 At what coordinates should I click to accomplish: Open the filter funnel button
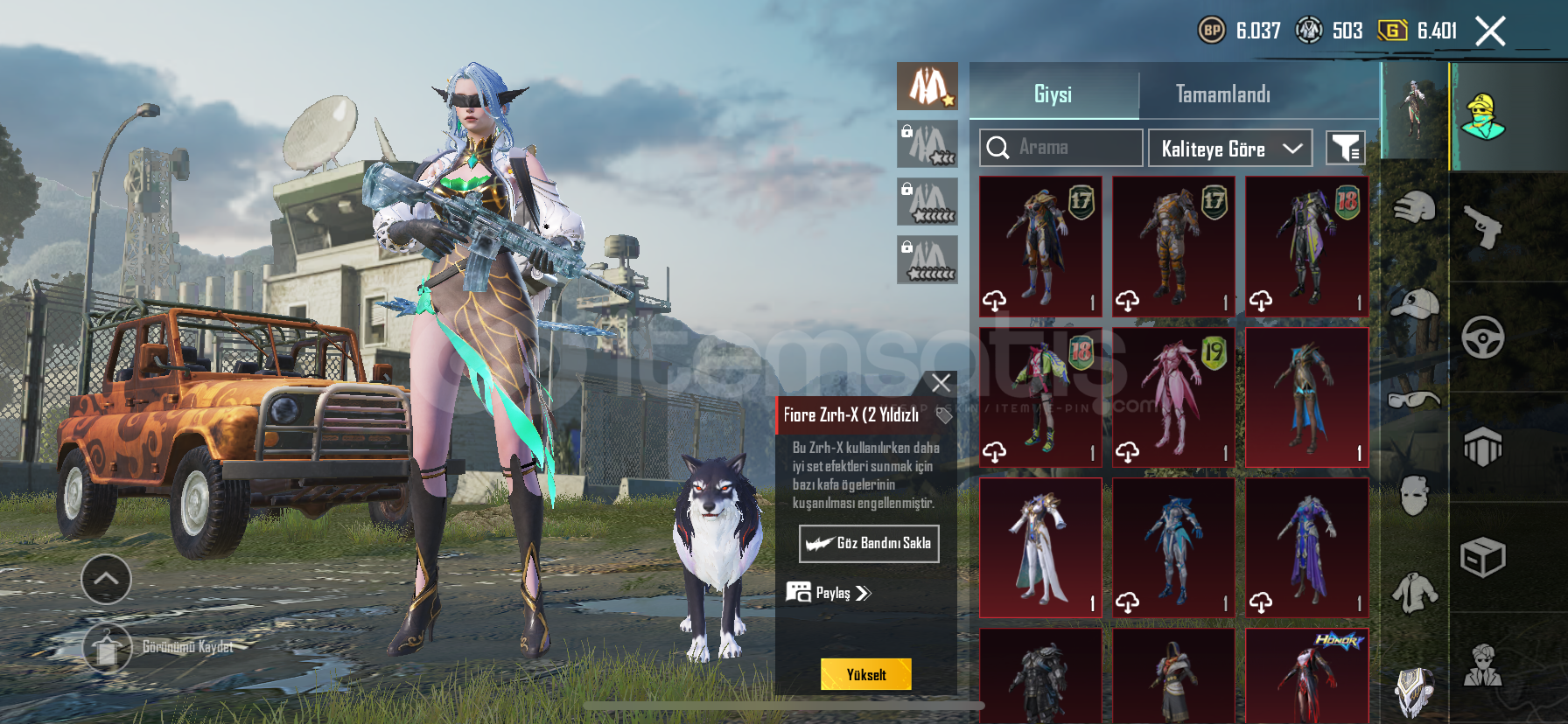pyautogui.click(x=1345, y=149)
